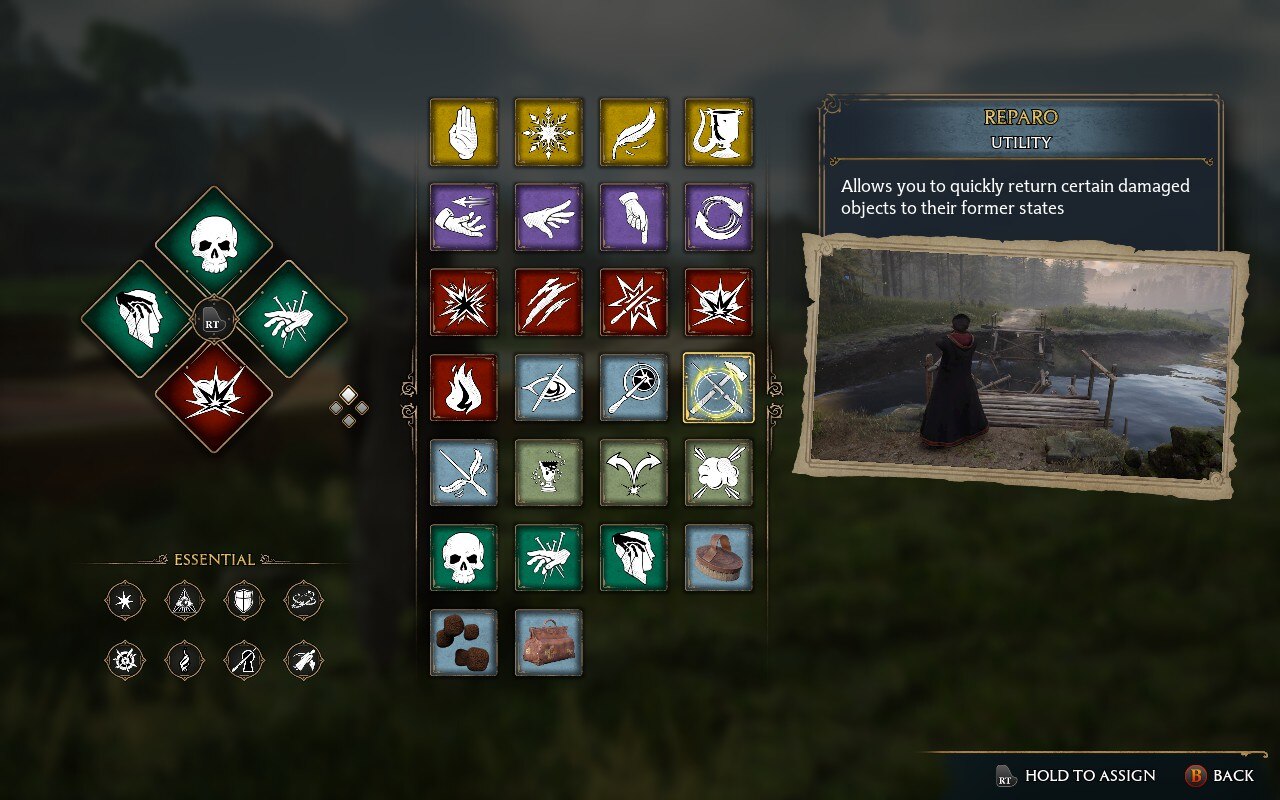Select the Glacius snowflake spell icon
Image resolution: width=1280 pixels, height=800 pixels.
[x=548, y=133]
